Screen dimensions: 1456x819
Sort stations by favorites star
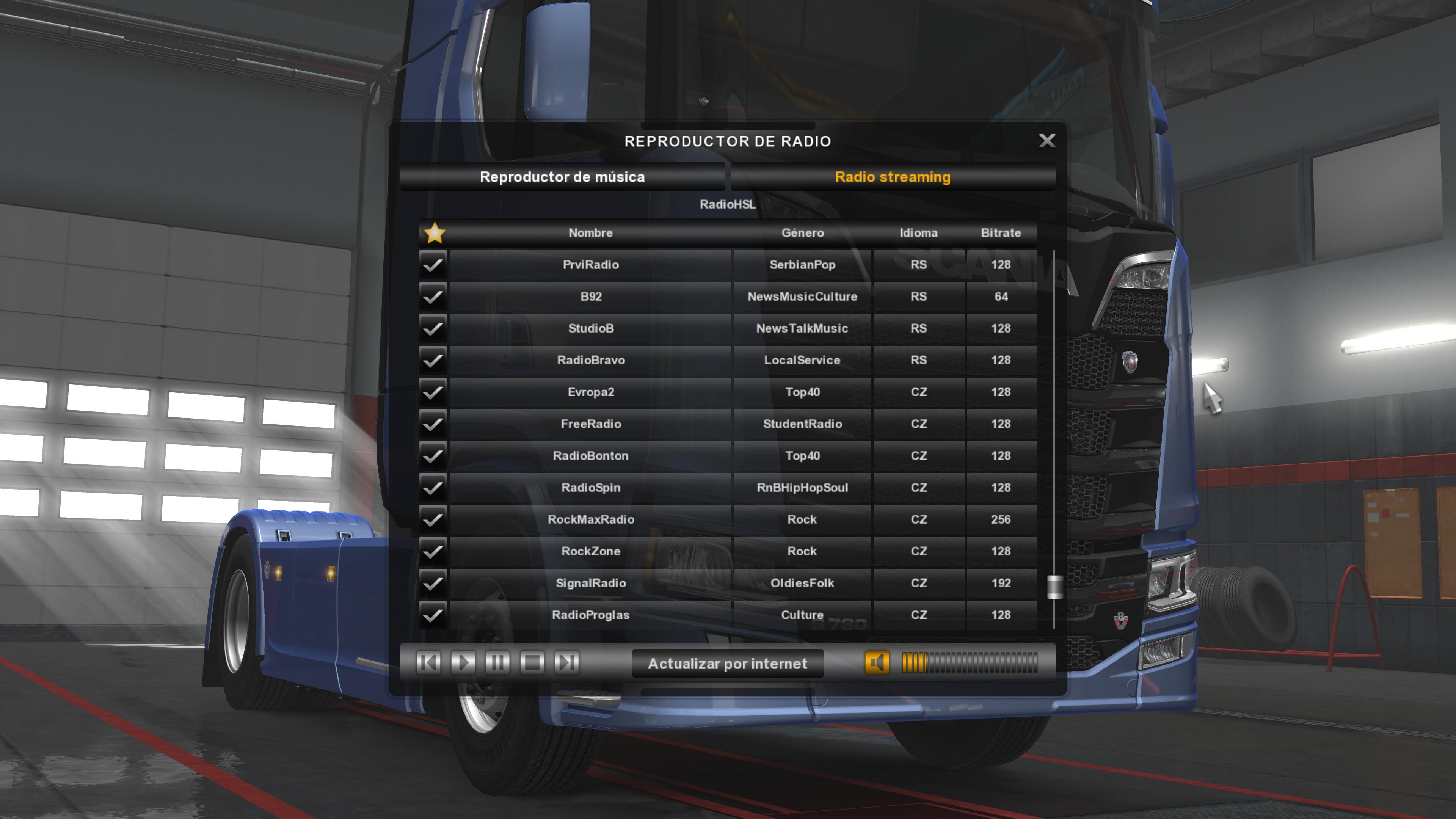[434, 233]
